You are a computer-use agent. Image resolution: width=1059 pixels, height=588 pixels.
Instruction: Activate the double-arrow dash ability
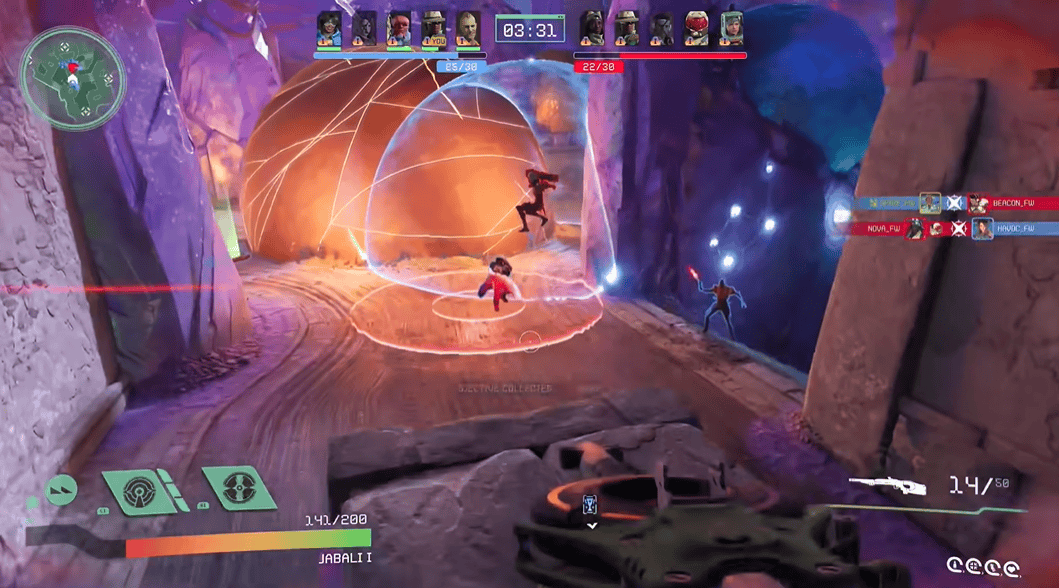(62, 490)
